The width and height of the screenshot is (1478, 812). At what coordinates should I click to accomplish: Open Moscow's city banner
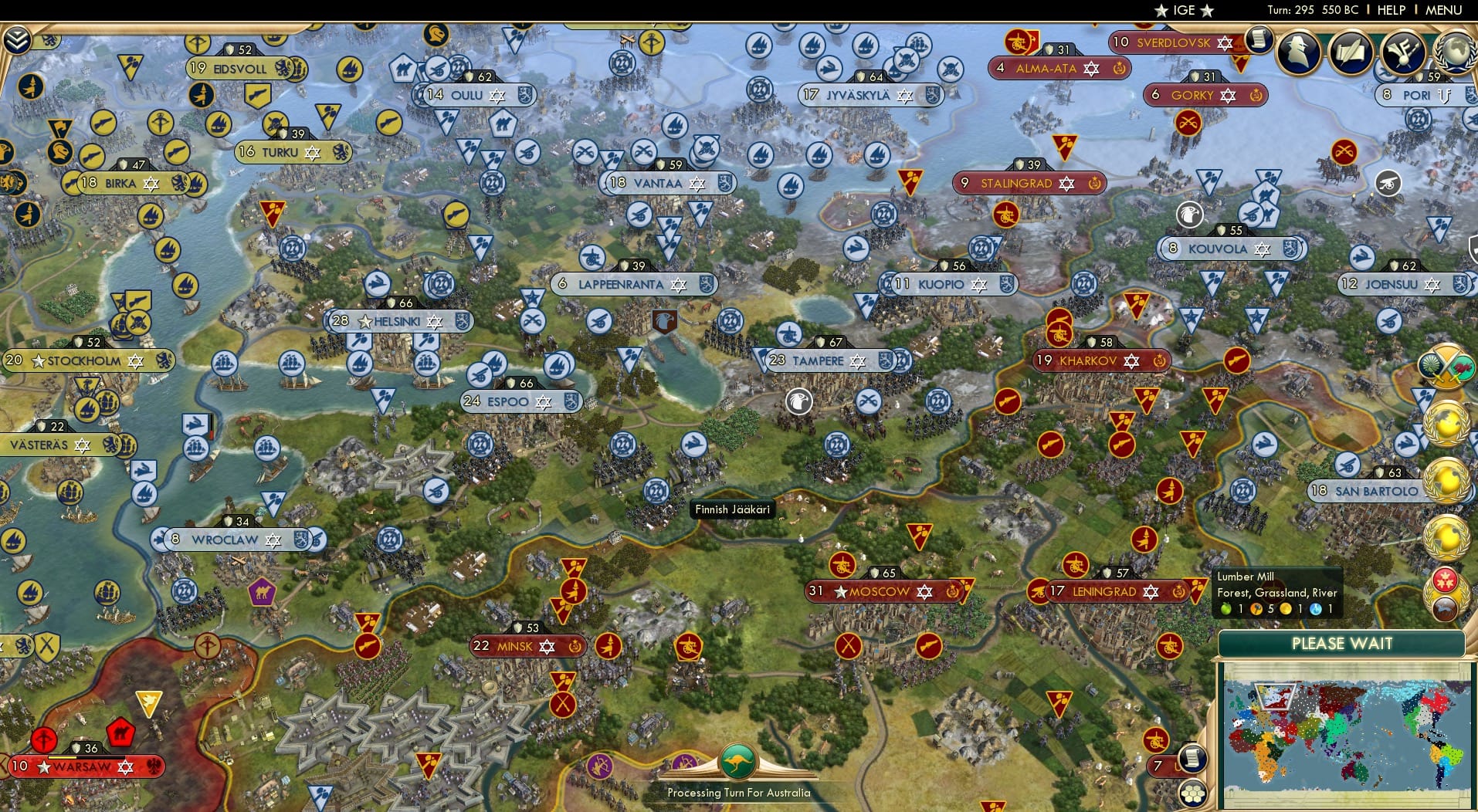880,591
